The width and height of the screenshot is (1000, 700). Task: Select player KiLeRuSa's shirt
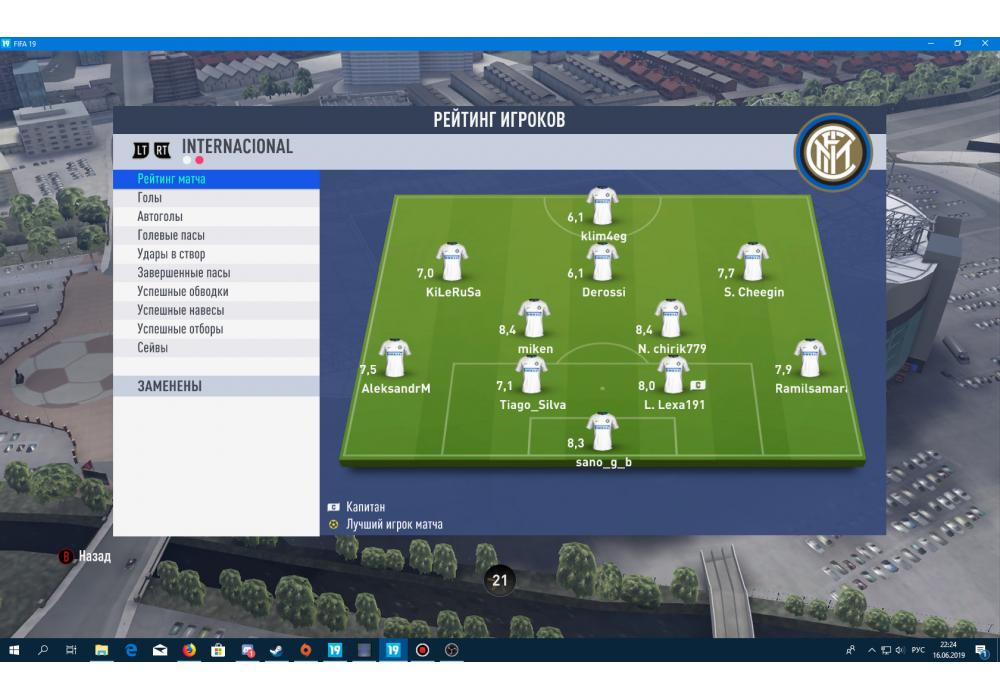tap(452, 263)
